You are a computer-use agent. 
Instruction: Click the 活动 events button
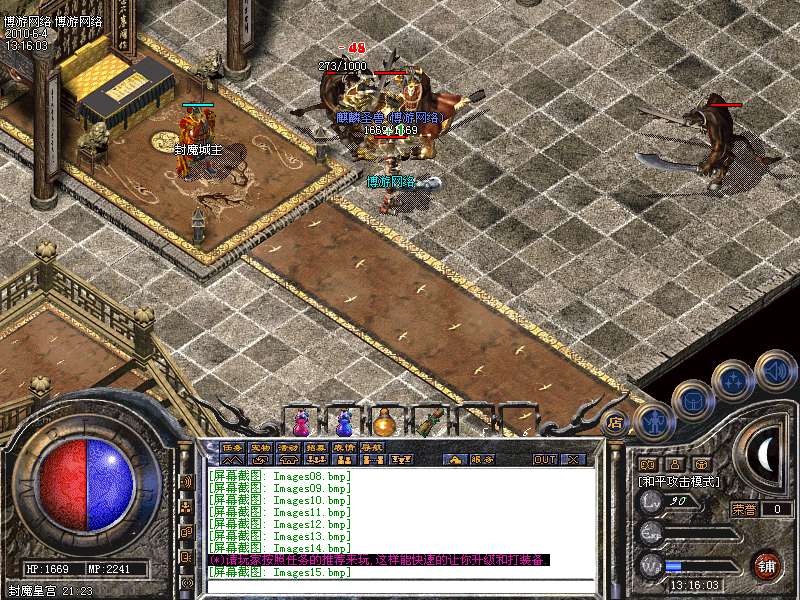click(288, 448)
